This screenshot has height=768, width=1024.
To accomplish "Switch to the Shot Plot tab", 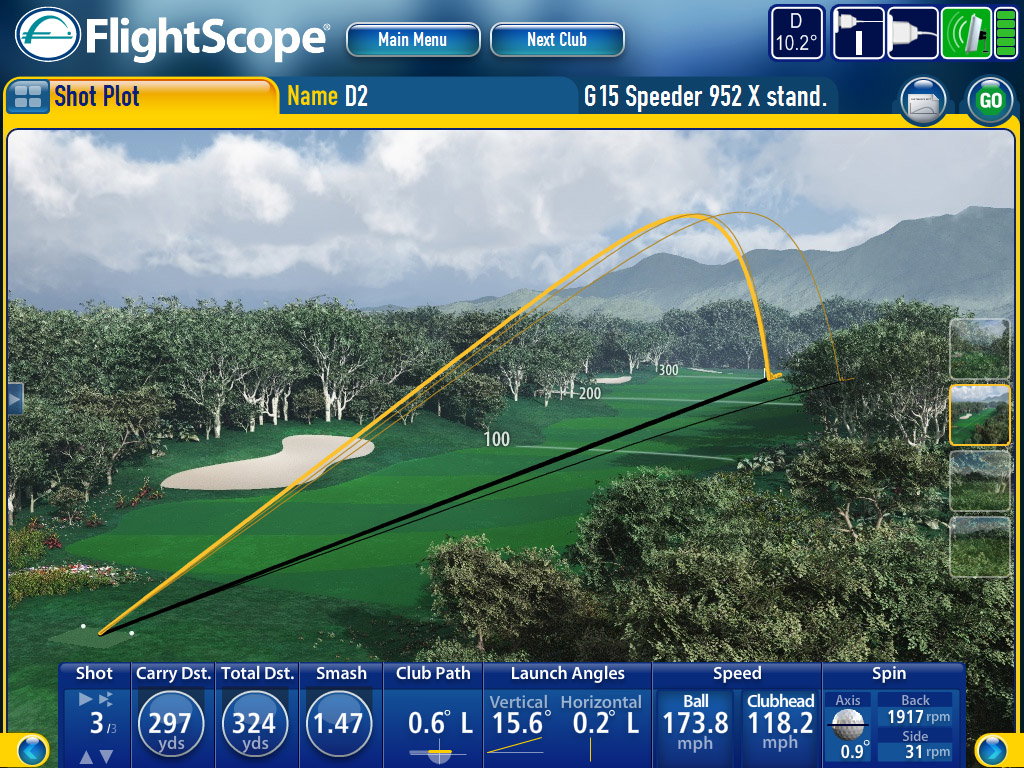I will [x=140, y=97].
